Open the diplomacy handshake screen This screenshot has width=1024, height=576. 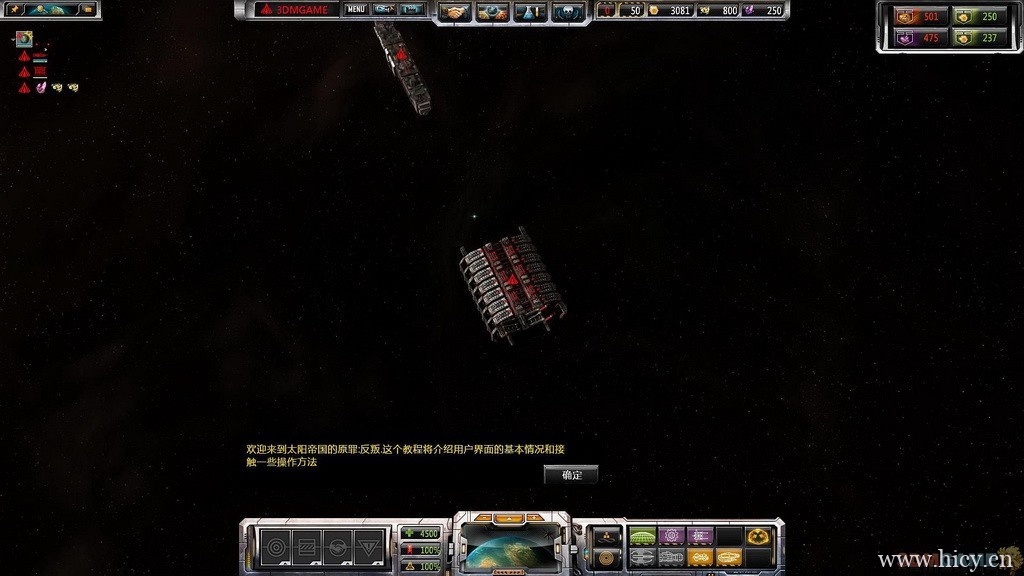tap(456, 11)
